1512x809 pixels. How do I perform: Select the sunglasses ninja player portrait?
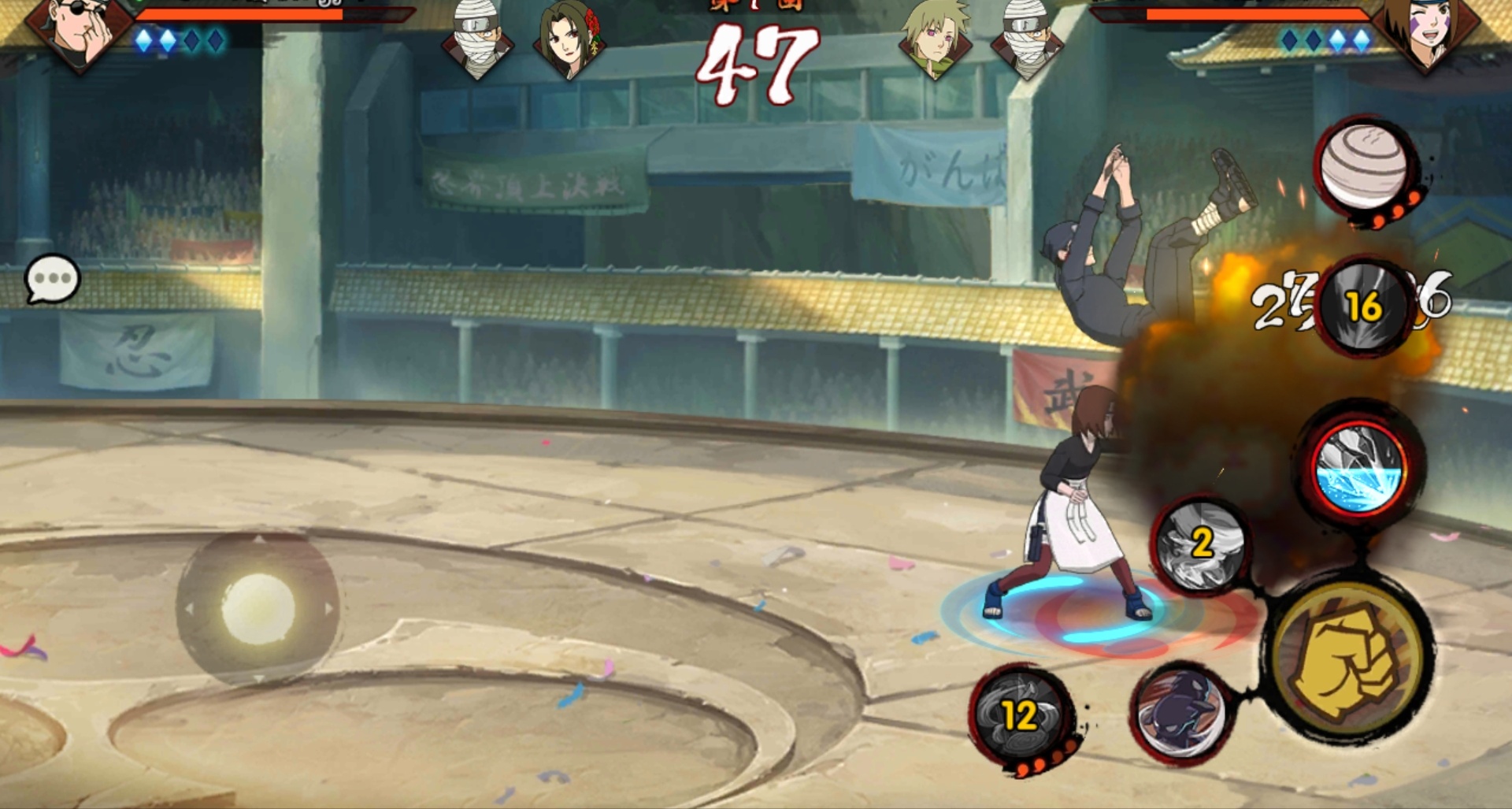(79, 32)
